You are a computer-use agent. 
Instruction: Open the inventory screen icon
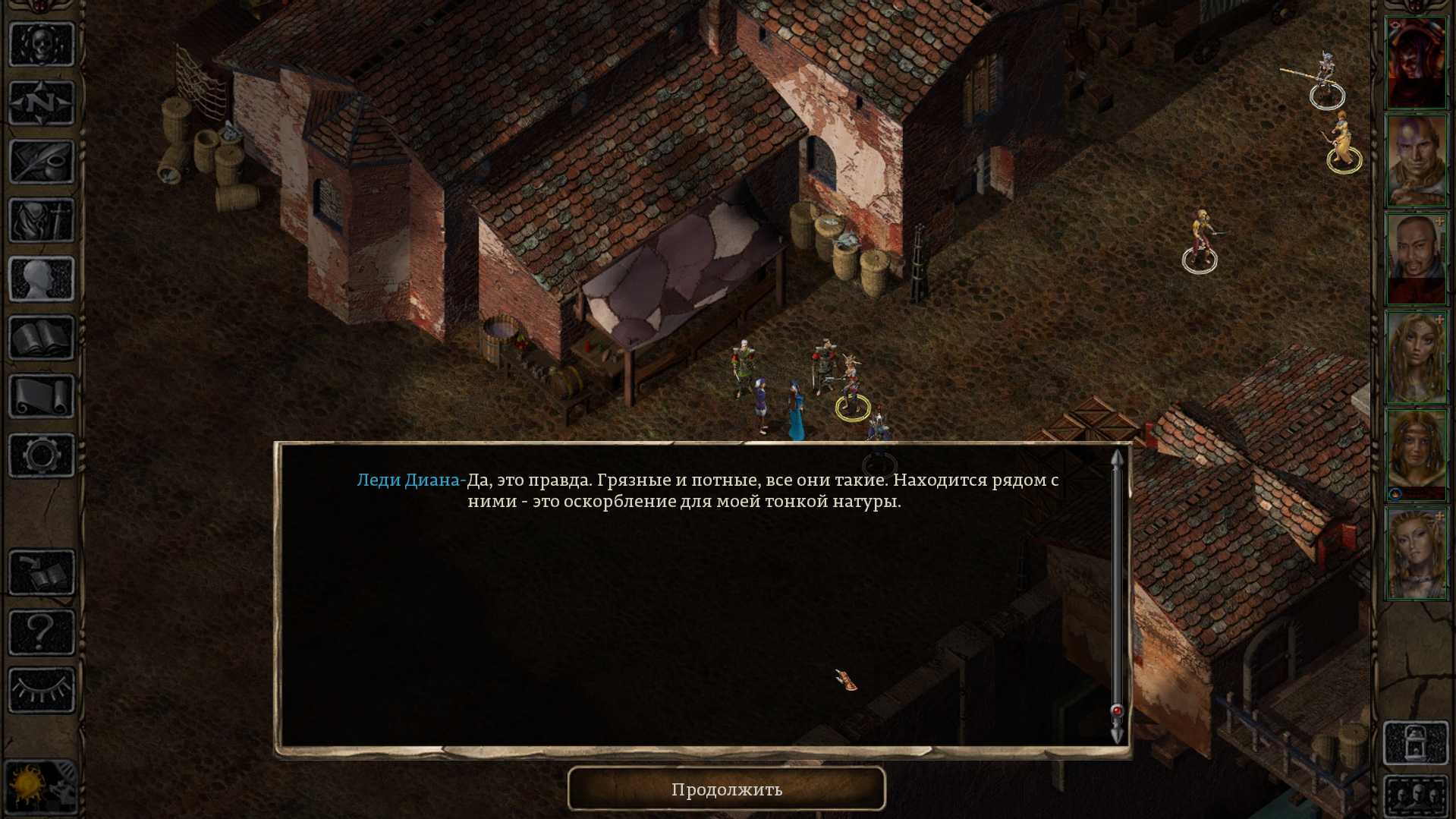[x=42, y=220]
